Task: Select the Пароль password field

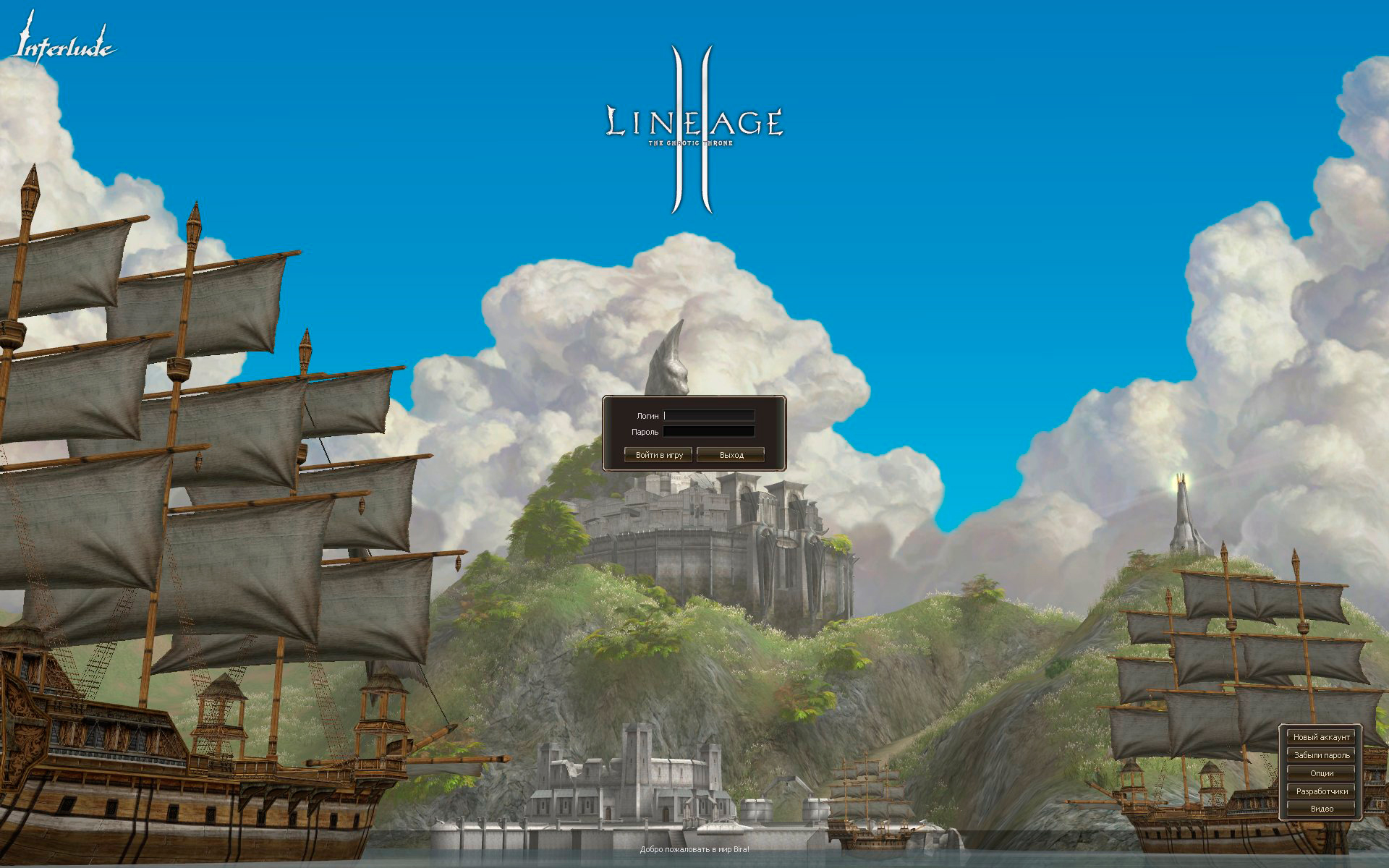Action: click(x=709, y=432)
